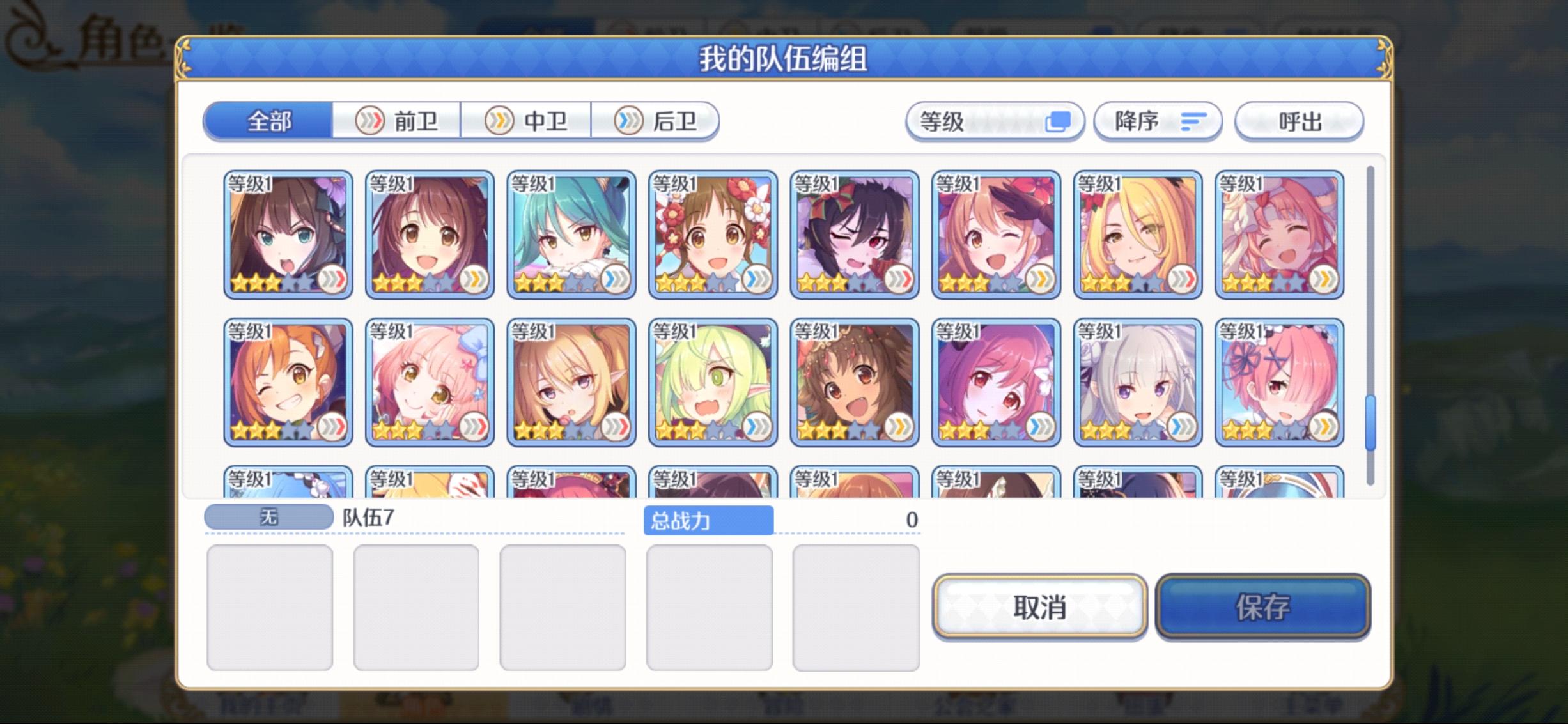Click the sort-lines icon next to 降序

pyautogui.click(x=1193, y=121)
